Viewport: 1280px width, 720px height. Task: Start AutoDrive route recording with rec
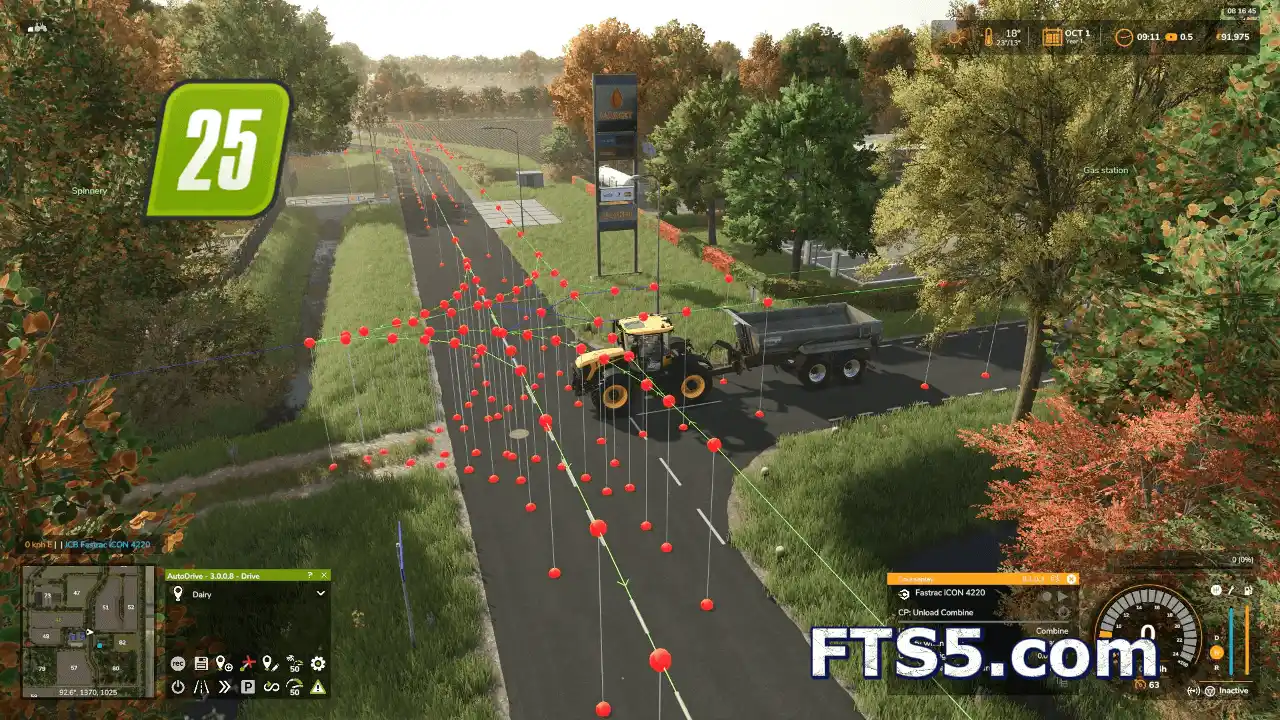(x=178, y=663)
